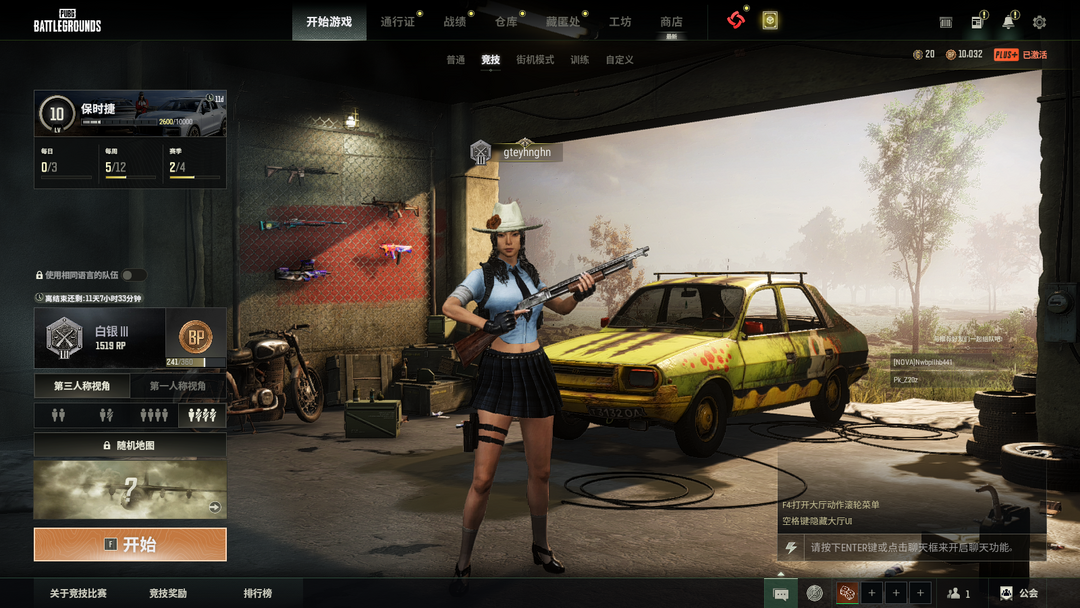Switch to 普通 normal mode
The image size is (1080, 608).
(x=456, y=60)
